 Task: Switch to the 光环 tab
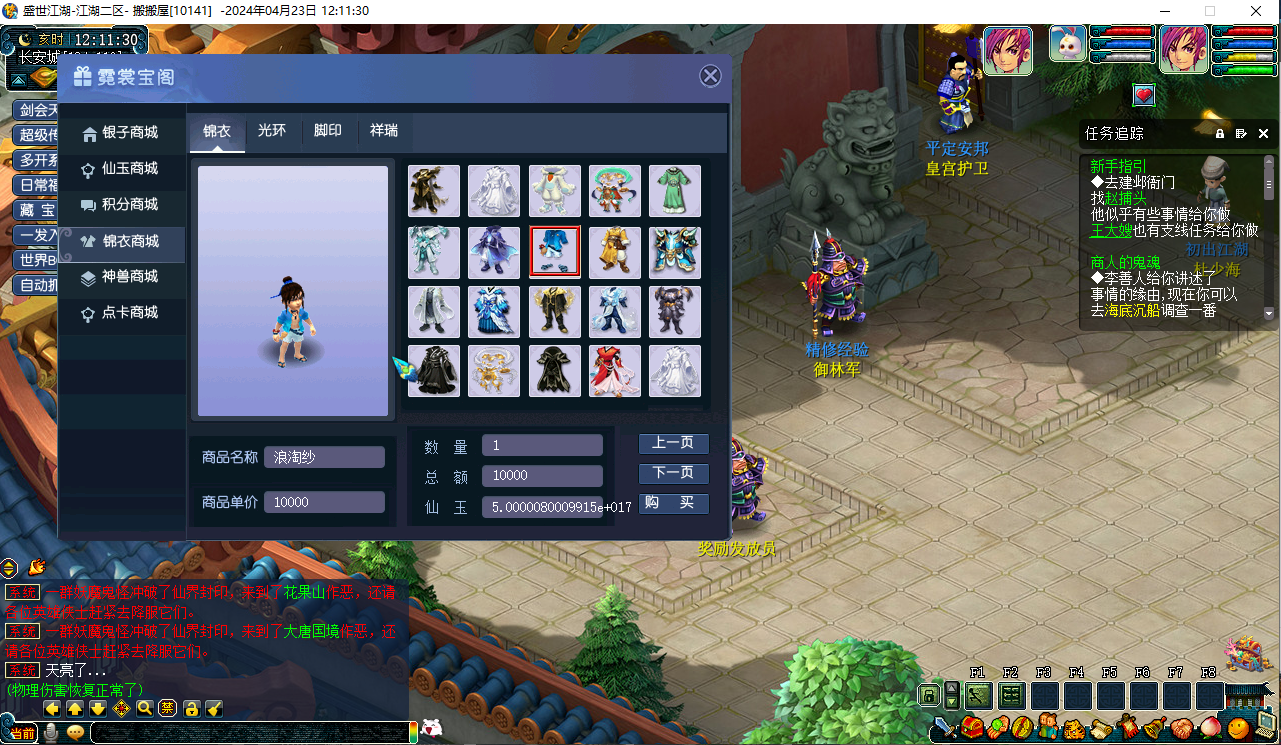[x=273, y=131]
